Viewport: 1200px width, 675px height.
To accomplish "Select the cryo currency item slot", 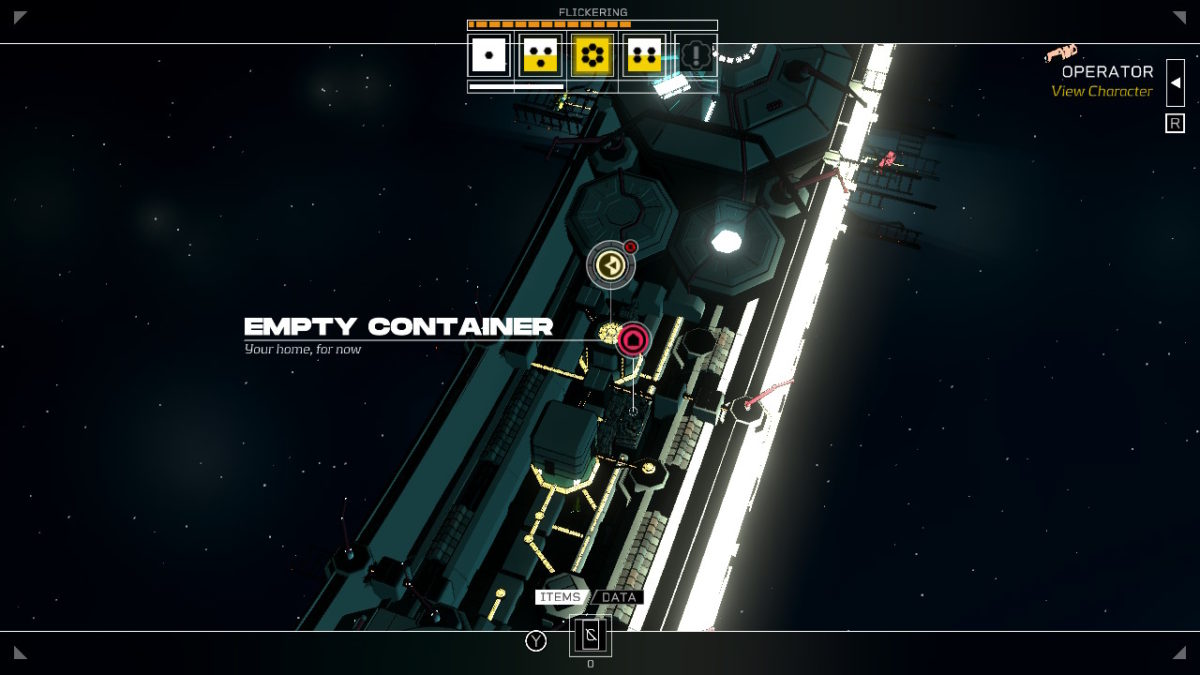I will coord(590,636).
